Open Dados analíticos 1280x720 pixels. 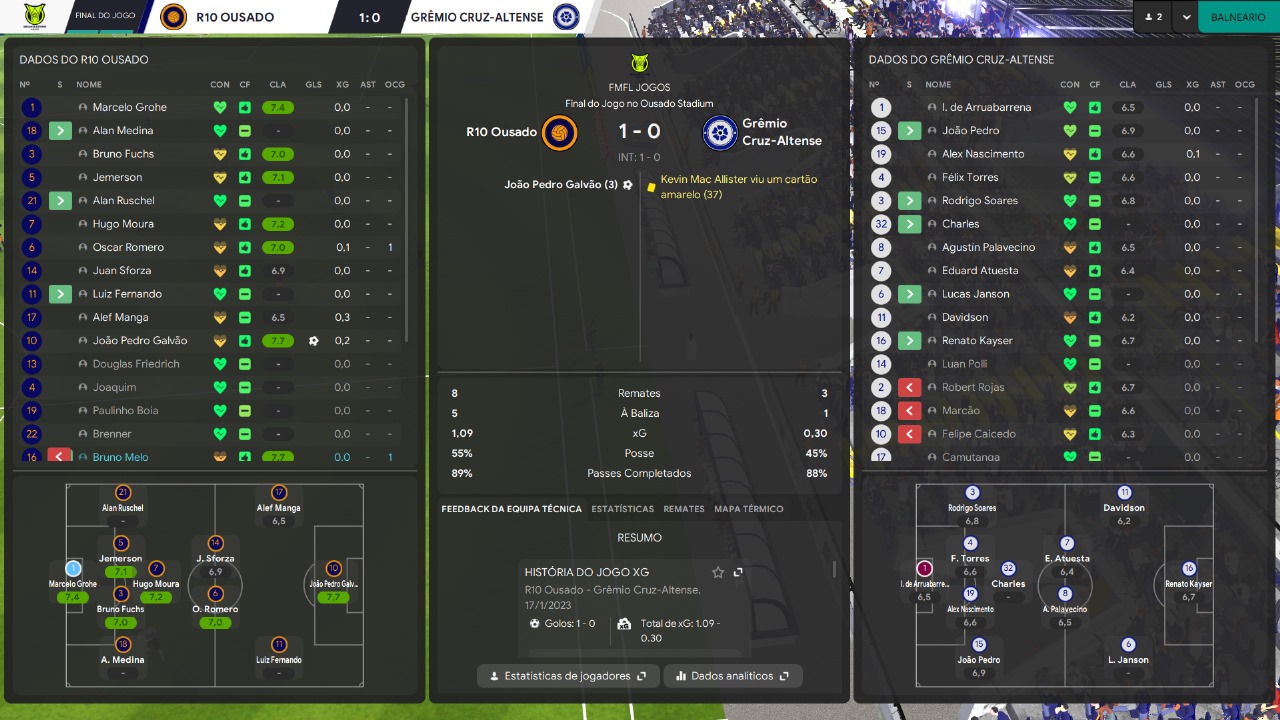[x=733, y=676]
